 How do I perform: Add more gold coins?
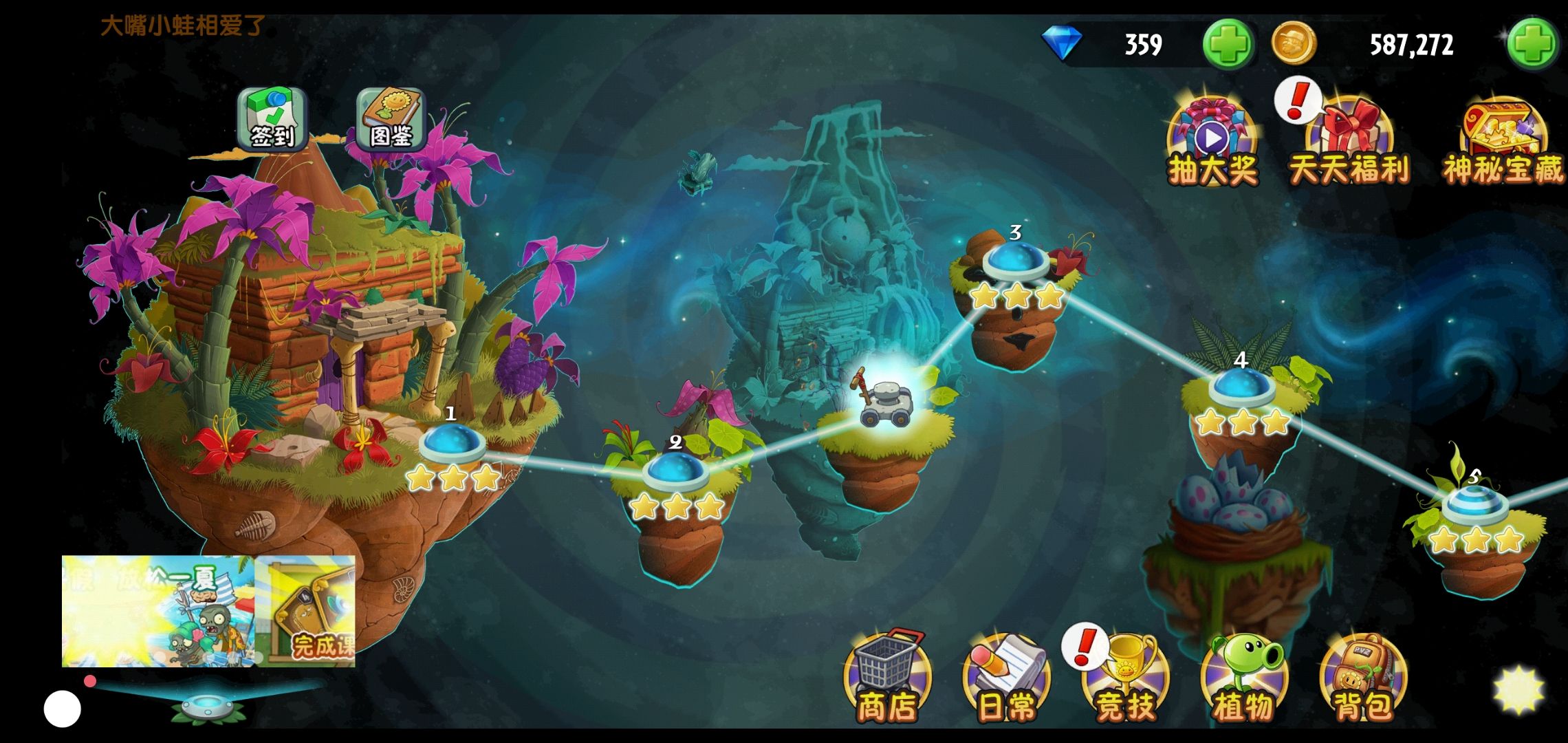1532,44
